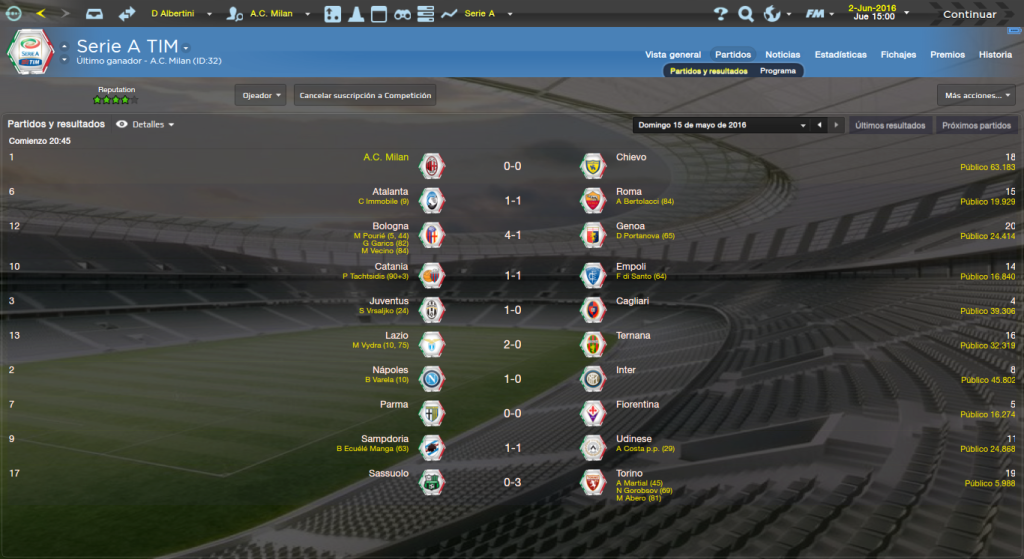Open the FM main menu
This screenshot has height=559, width=1024.
[x=818, y=14]
